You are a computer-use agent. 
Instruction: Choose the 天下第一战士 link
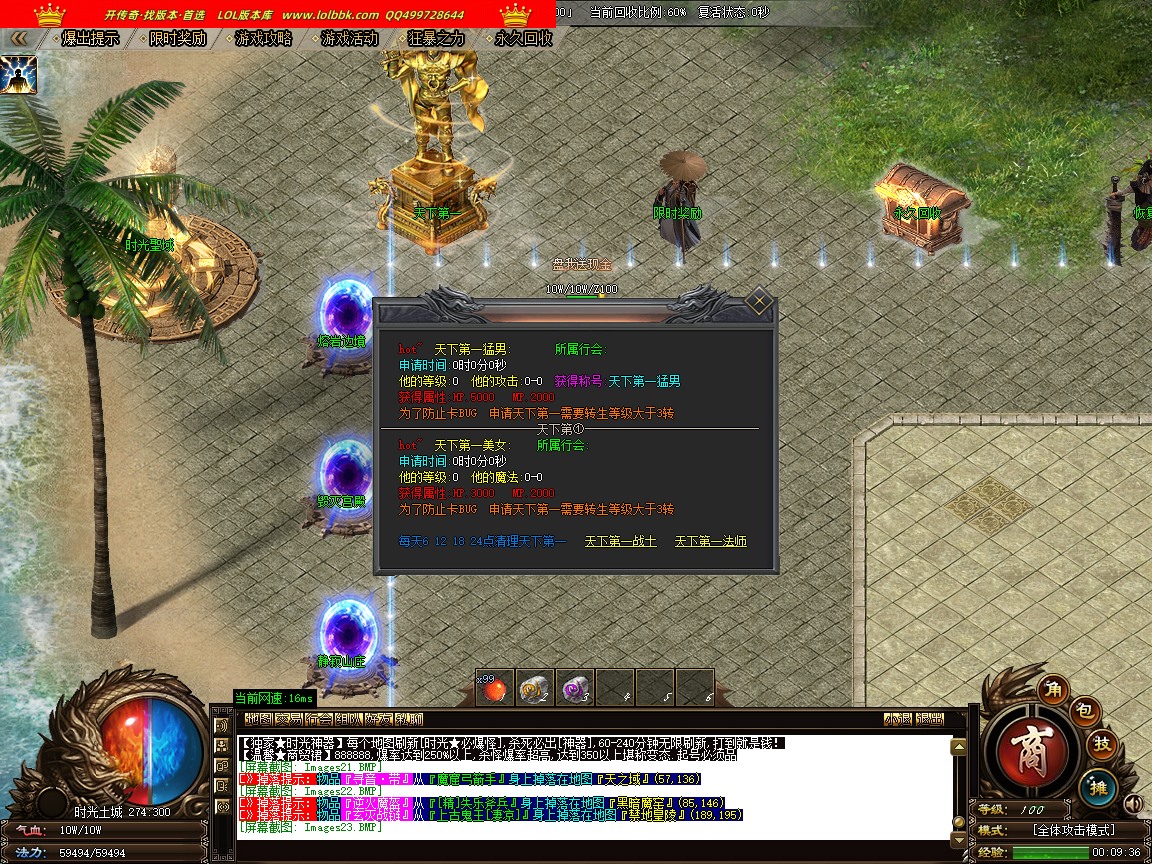(620, 541)
